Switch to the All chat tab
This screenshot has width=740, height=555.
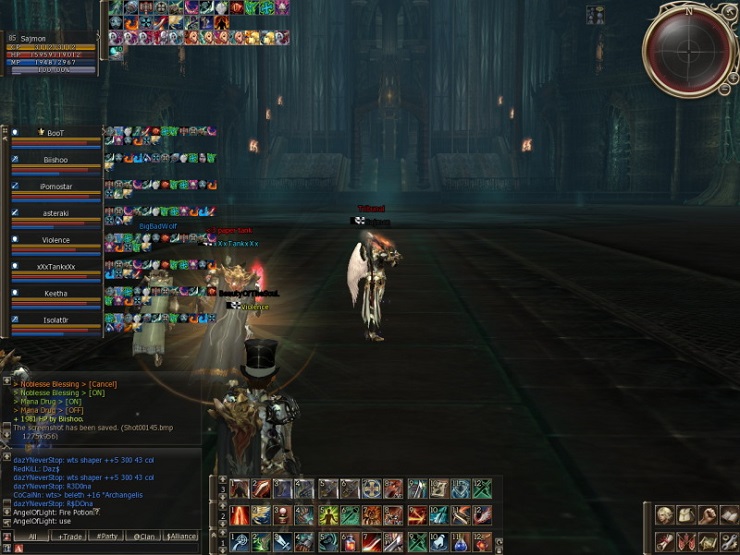(x=31, y=536)
